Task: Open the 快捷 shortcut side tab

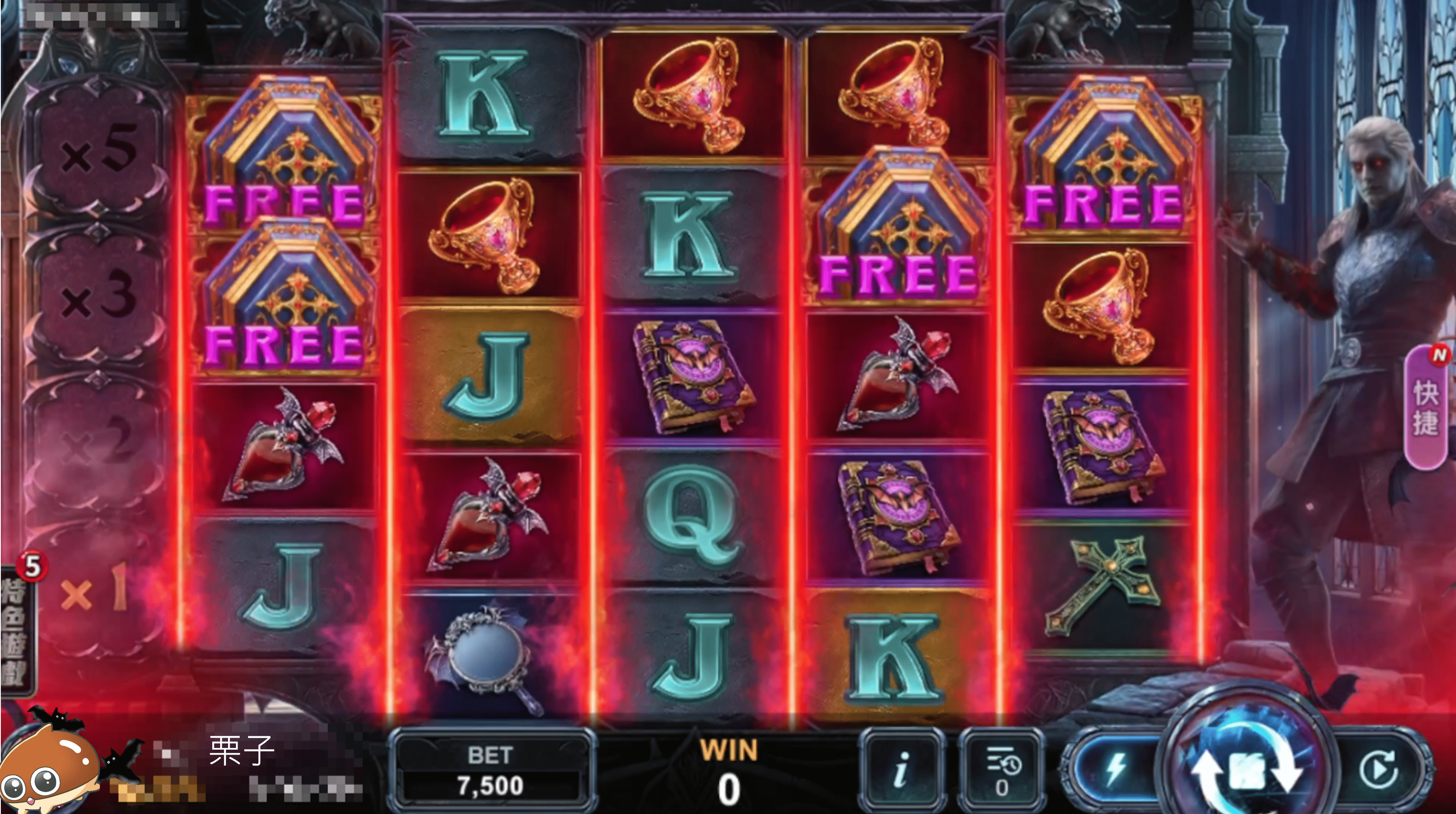Action: click(x=1426, y=407)
